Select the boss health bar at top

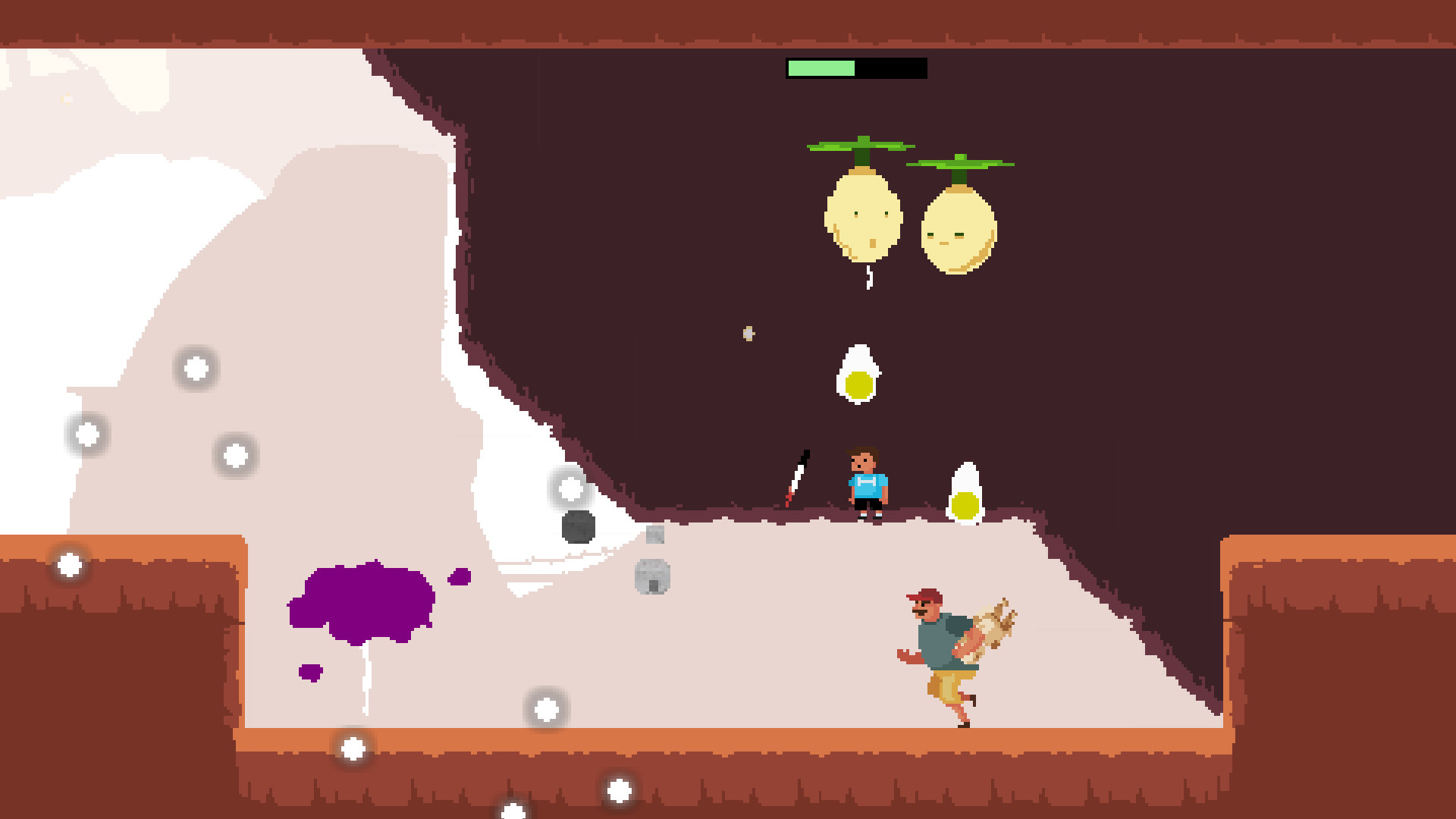coord(855,67)
